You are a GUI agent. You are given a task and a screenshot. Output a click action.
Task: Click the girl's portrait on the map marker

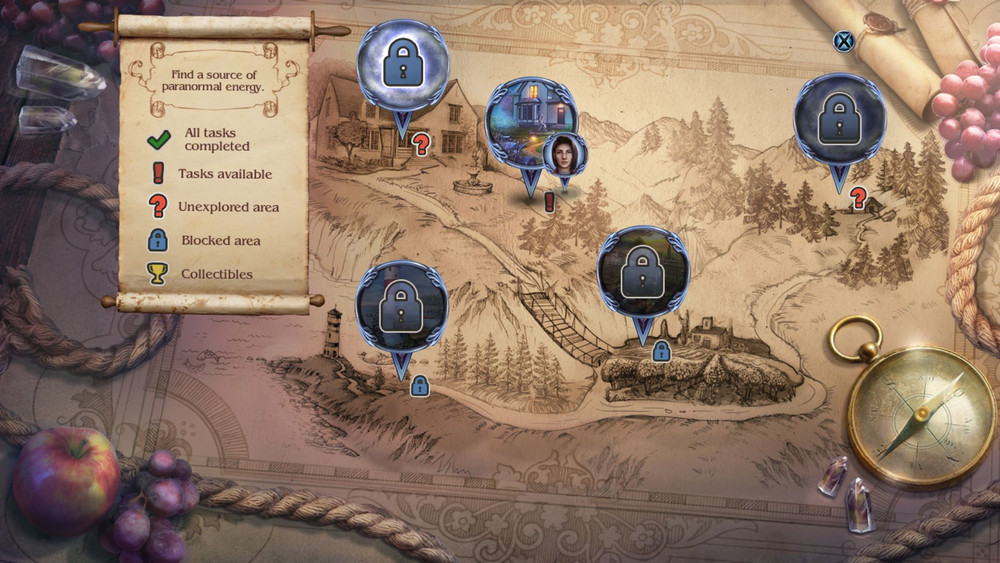click(564, 155)
